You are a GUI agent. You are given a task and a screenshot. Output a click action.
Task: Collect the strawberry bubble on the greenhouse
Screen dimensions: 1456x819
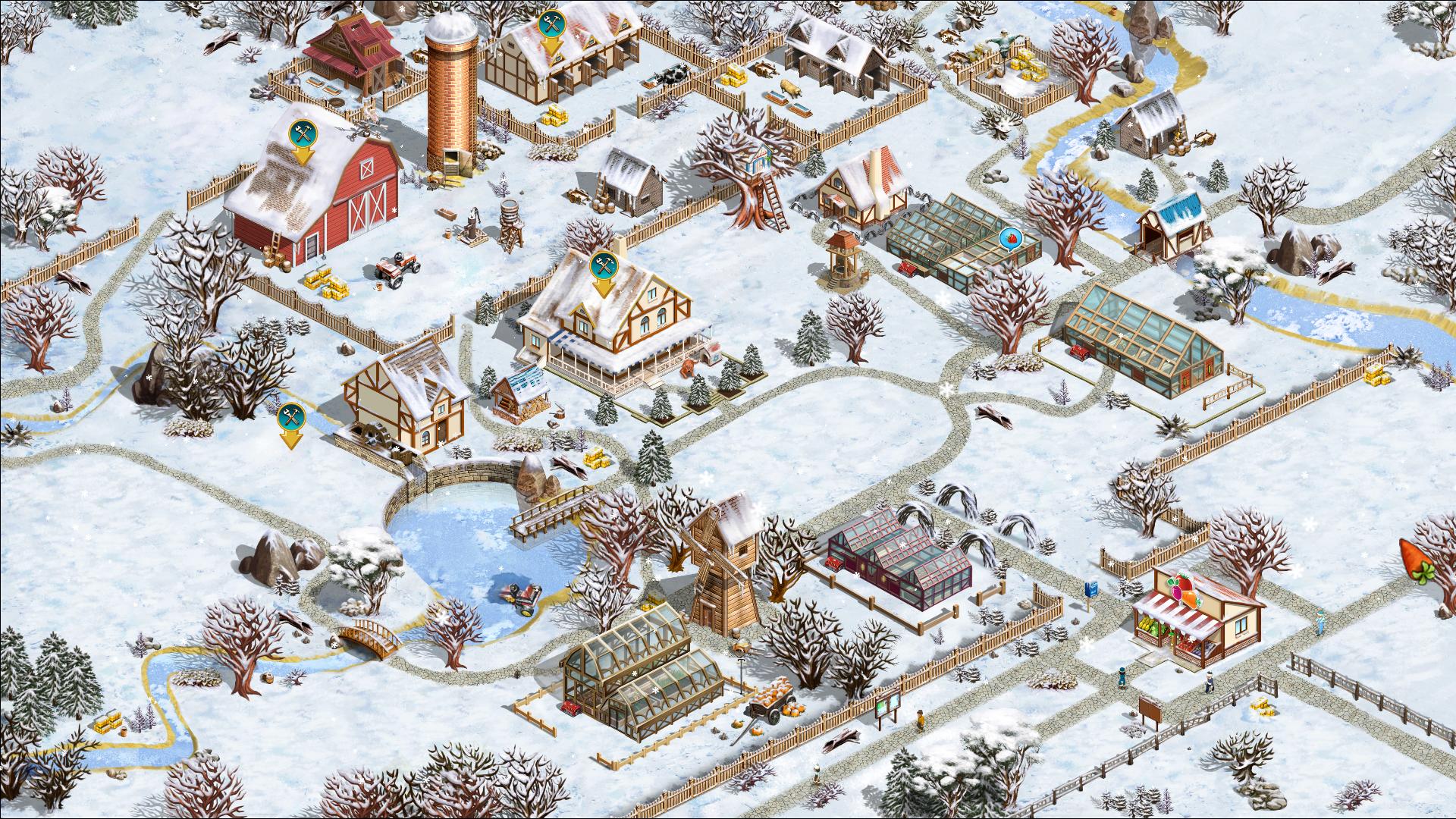pos(1011,240)
